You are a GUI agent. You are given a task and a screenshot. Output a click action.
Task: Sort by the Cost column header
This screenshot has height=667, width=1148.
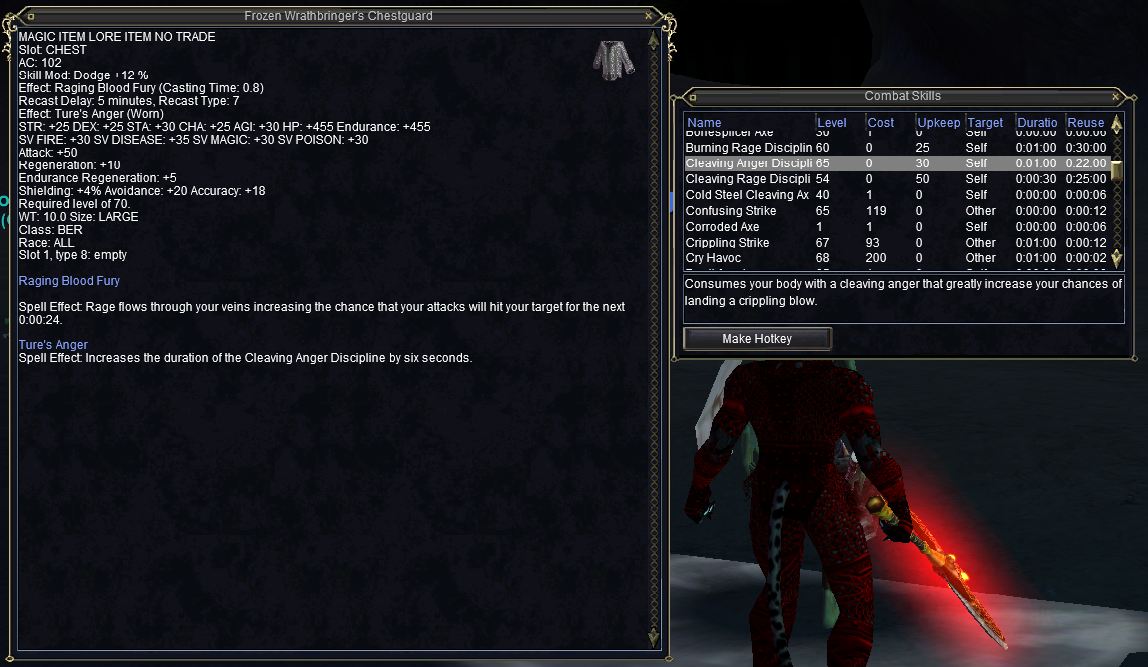[x=881, y=123]
